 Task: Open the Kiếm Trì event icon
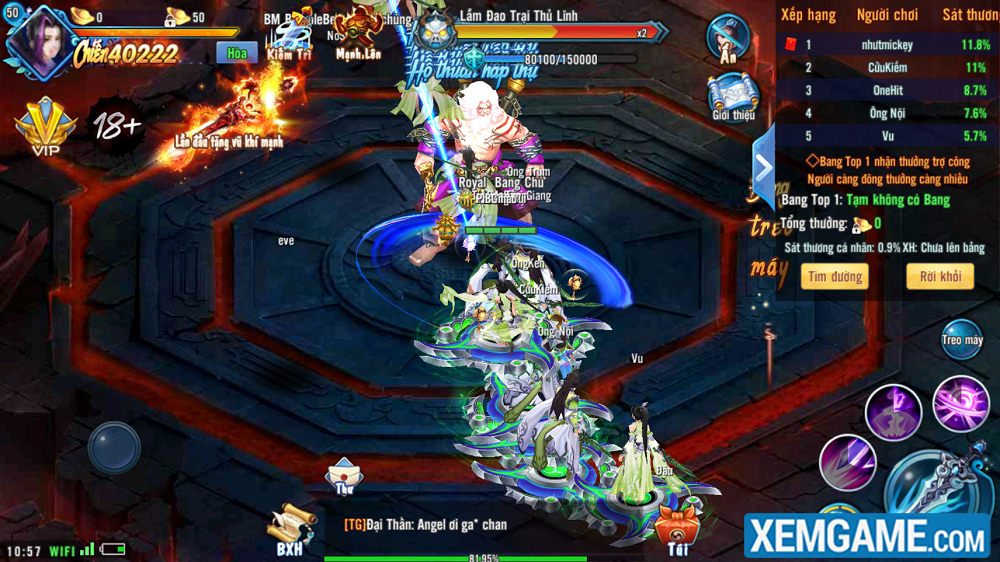(x=291, y=40)
